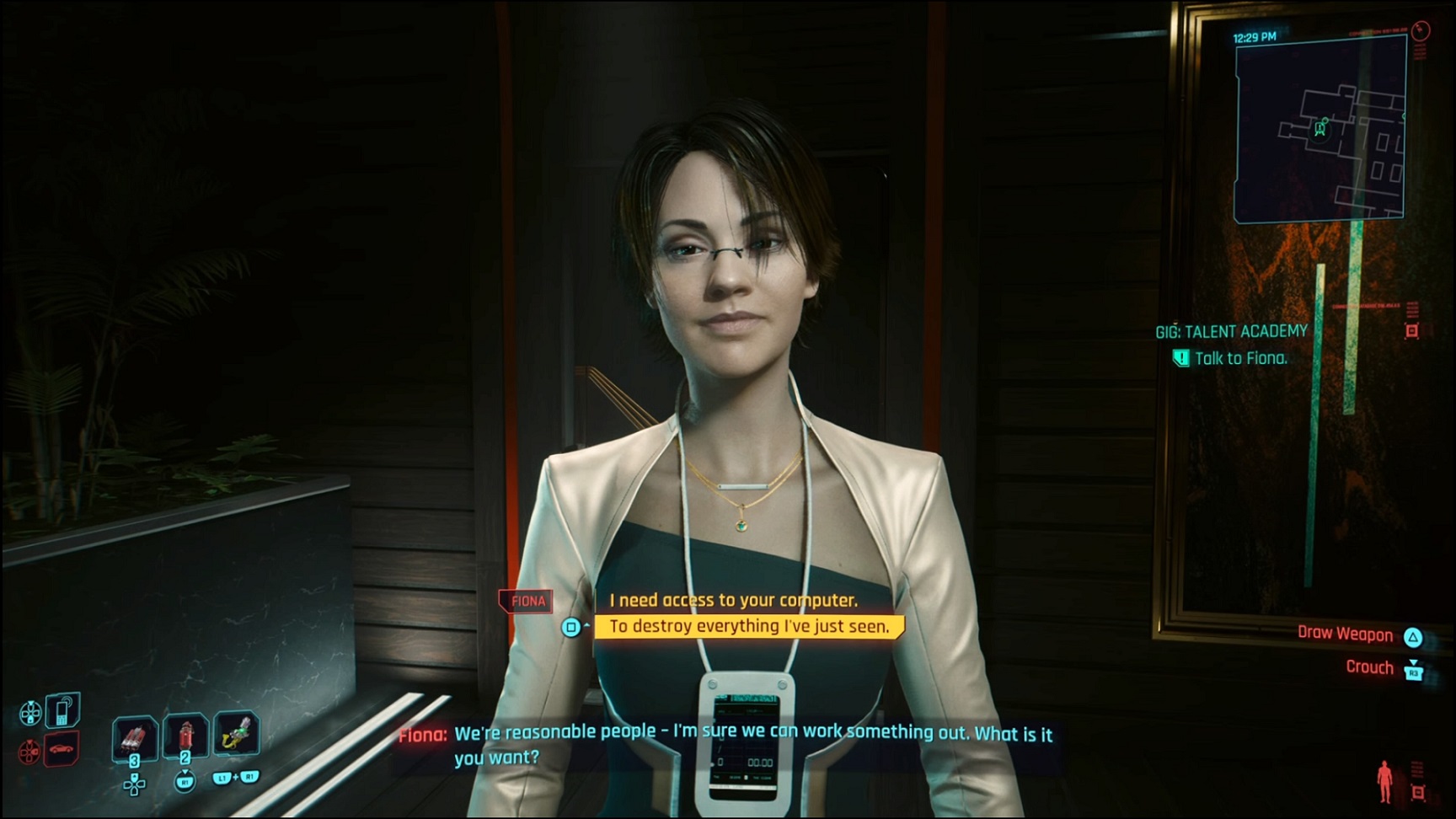
Task: Toggle Crouch using the R3 prompt
Action: click(x=1414, y=672)
